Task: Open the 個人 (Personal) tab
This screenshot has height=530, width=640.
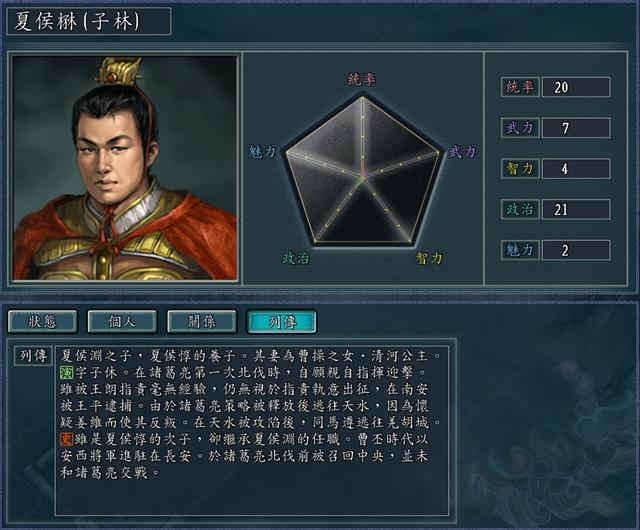Action: tap(122, 321)
